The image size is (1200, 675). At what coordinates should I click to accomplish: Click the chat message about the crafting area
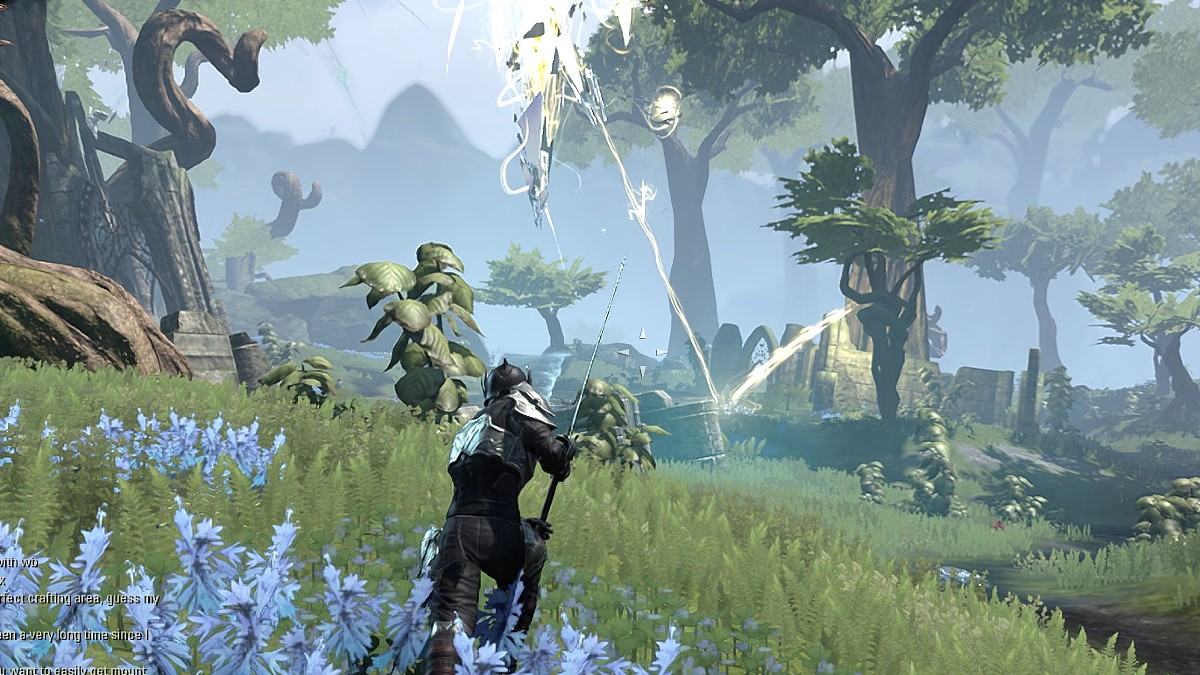78,599
